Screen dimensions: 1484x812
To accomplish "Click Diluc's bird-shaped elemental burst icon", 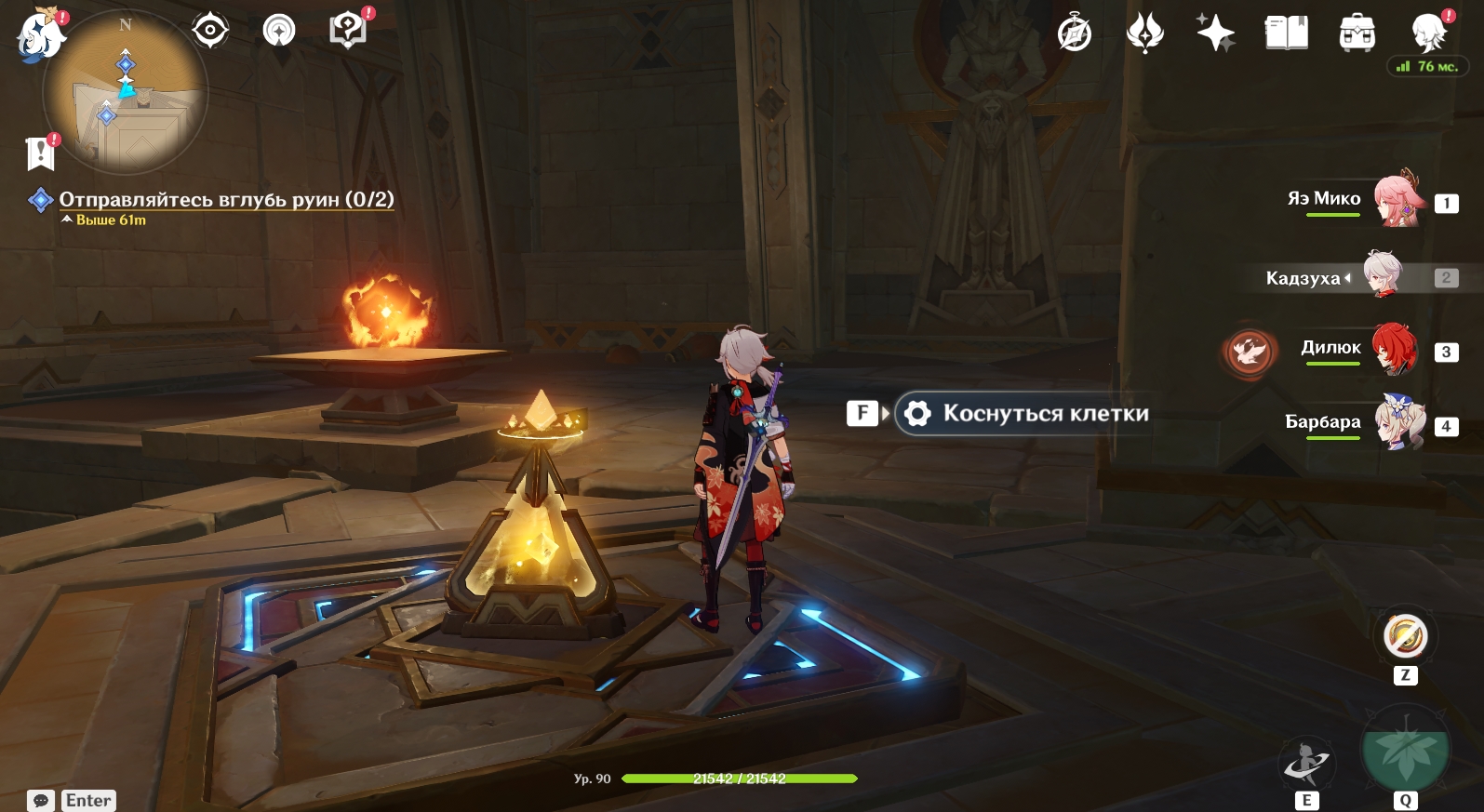I will (x=1249, y=352).
